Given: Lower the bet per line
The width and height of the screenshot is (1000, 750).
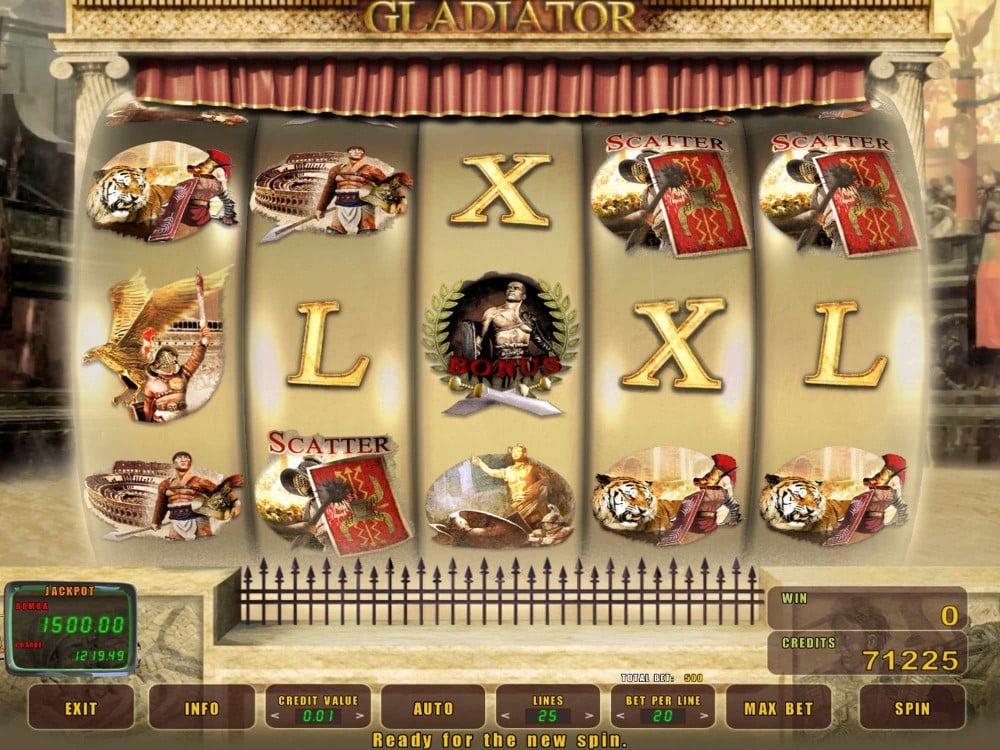Looking at the screenshot, I should tap(619, 716).
